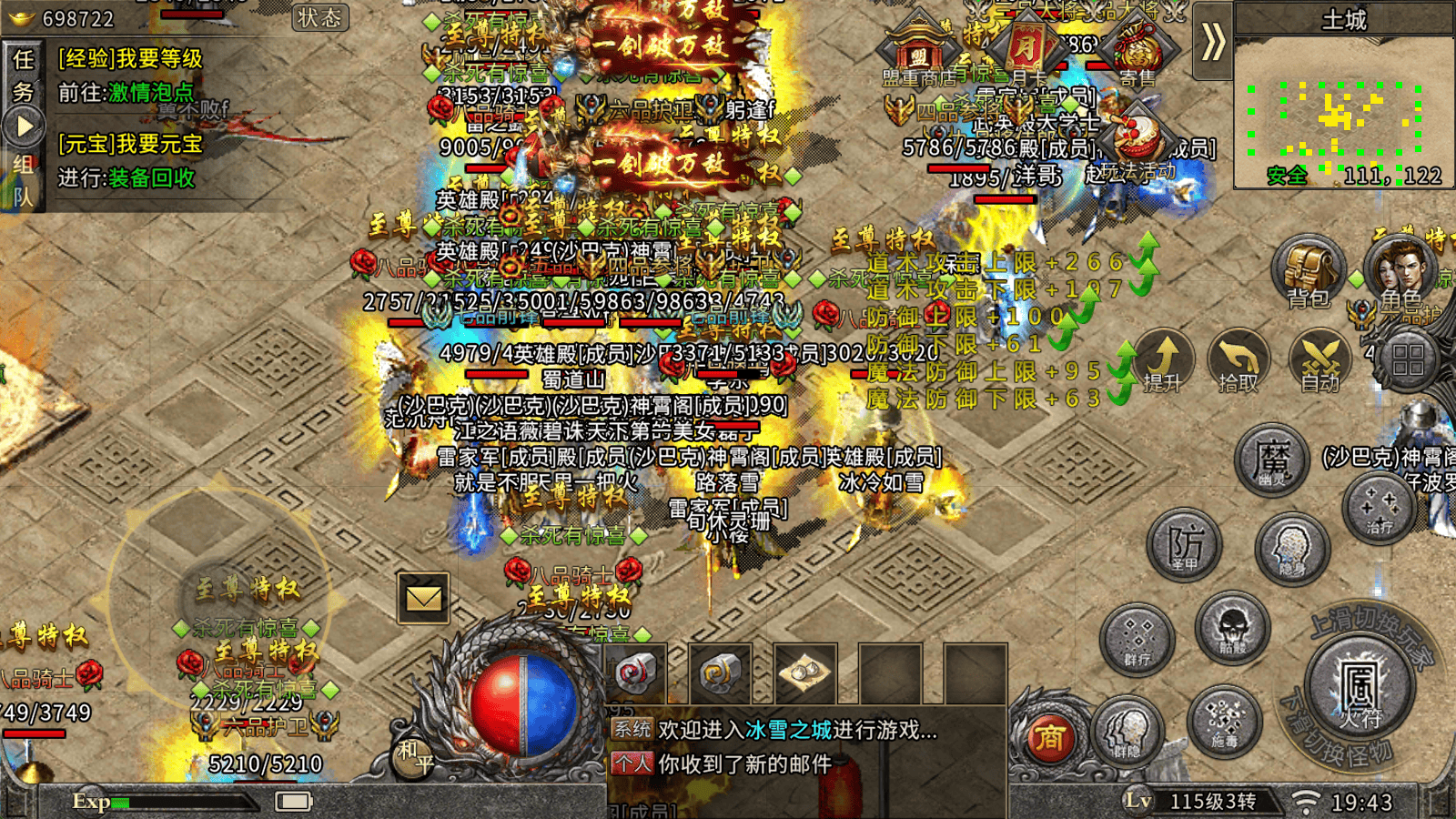Tap the 提升 upgrade arrow button
The height and width of the screenshot is (819, 1456).
coord(1164,359)
